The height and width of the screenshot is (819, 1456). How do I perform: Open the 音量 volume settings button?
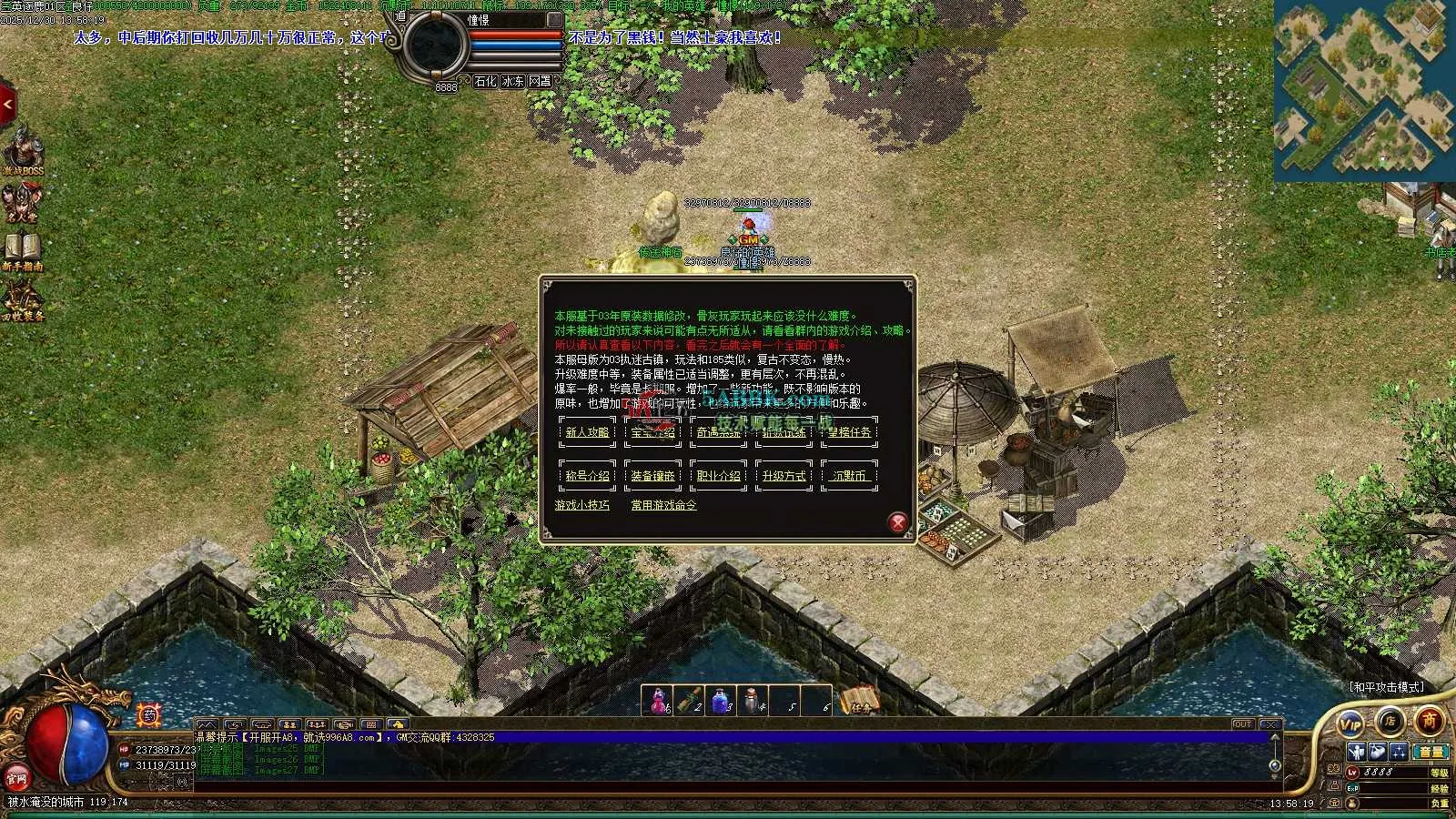tap(1431, 752)
